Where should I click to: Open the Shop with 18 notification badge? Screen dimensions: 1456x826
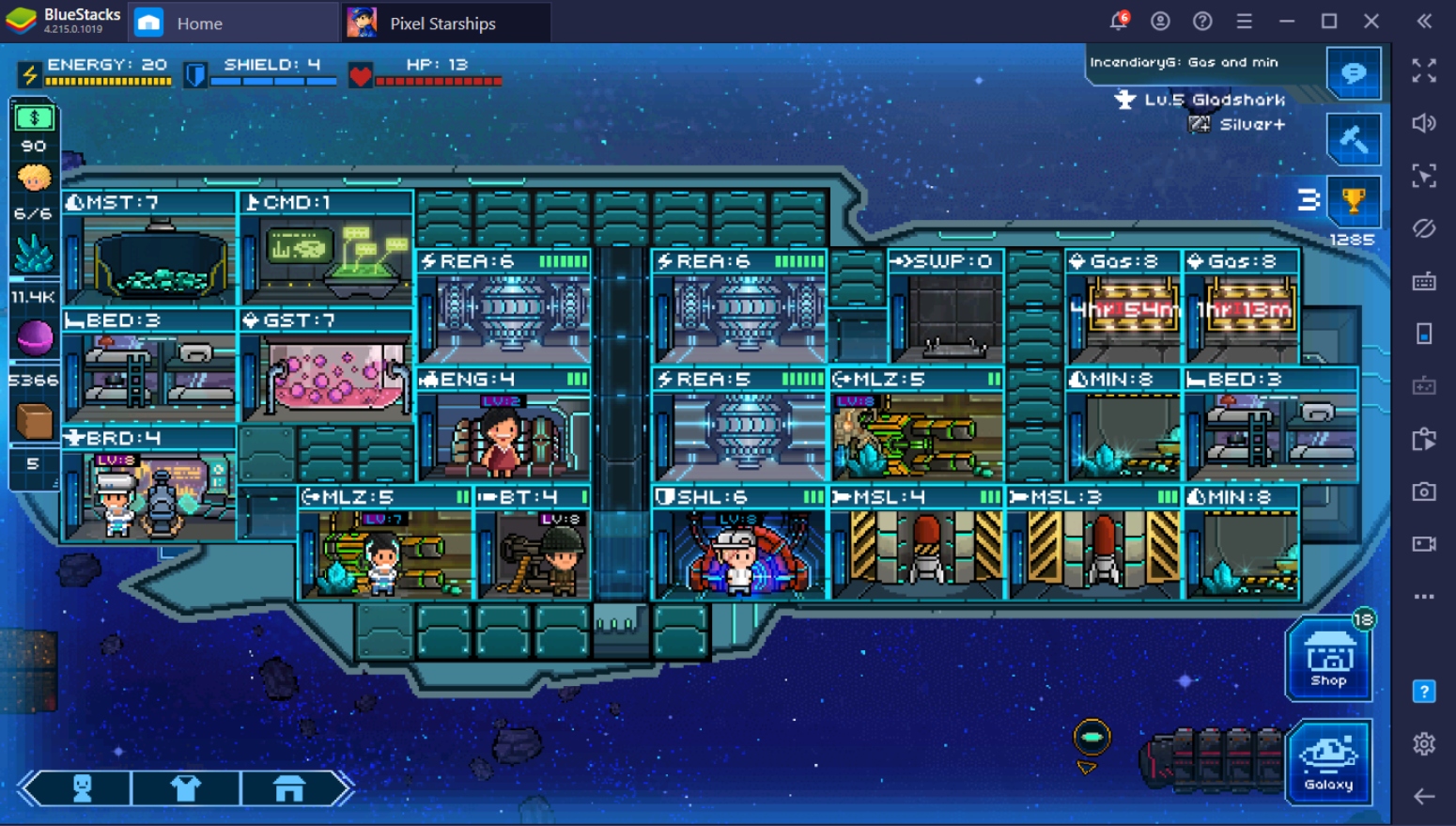tap(1328, 658)
